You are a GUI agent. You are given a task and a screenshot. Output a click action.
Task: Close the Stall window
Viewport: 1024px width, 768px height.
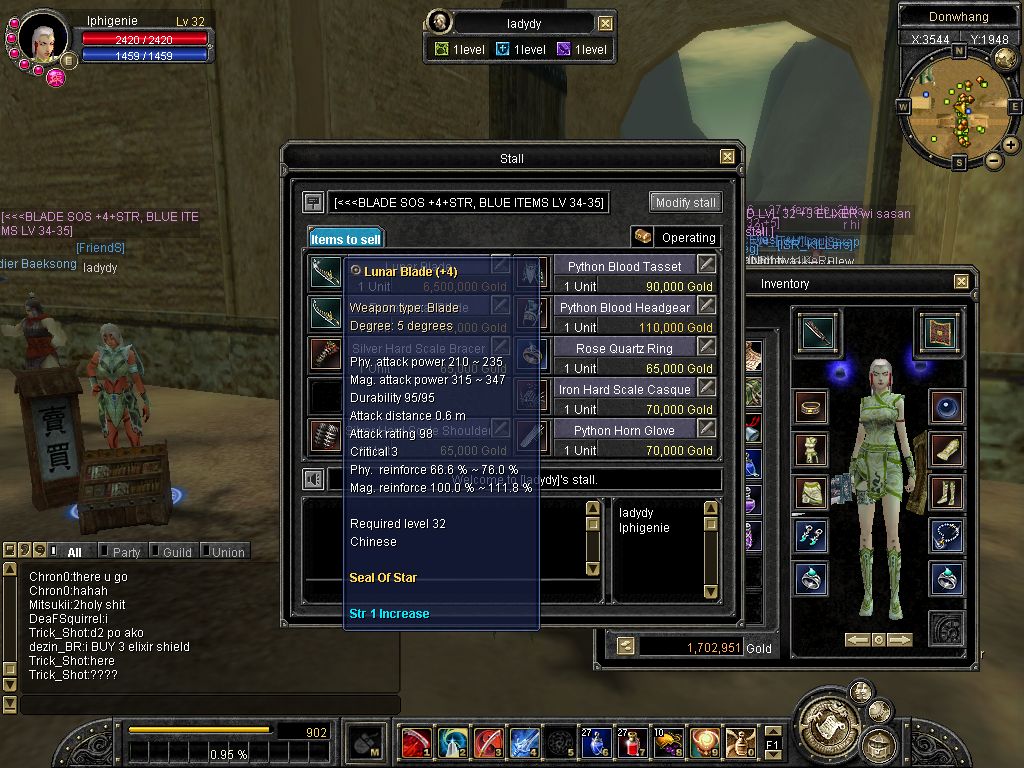pyautogui.click(x=727, y=157)
